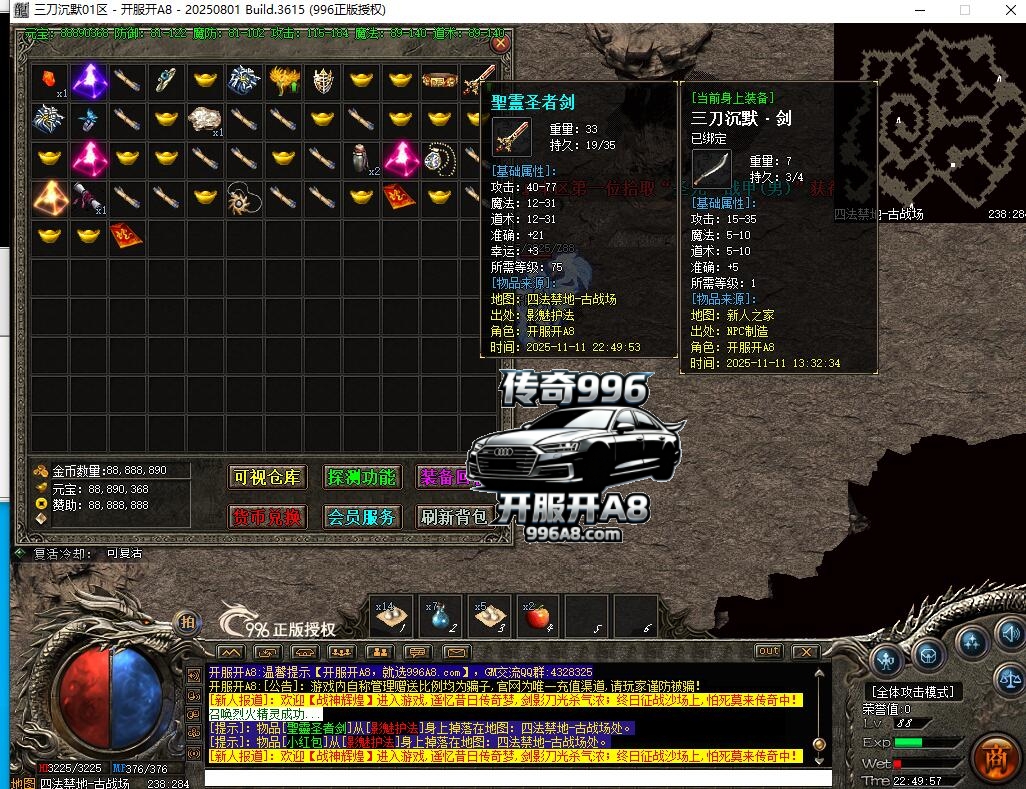
Task: Select the grey ore chunk item
Action: (205, 119)
